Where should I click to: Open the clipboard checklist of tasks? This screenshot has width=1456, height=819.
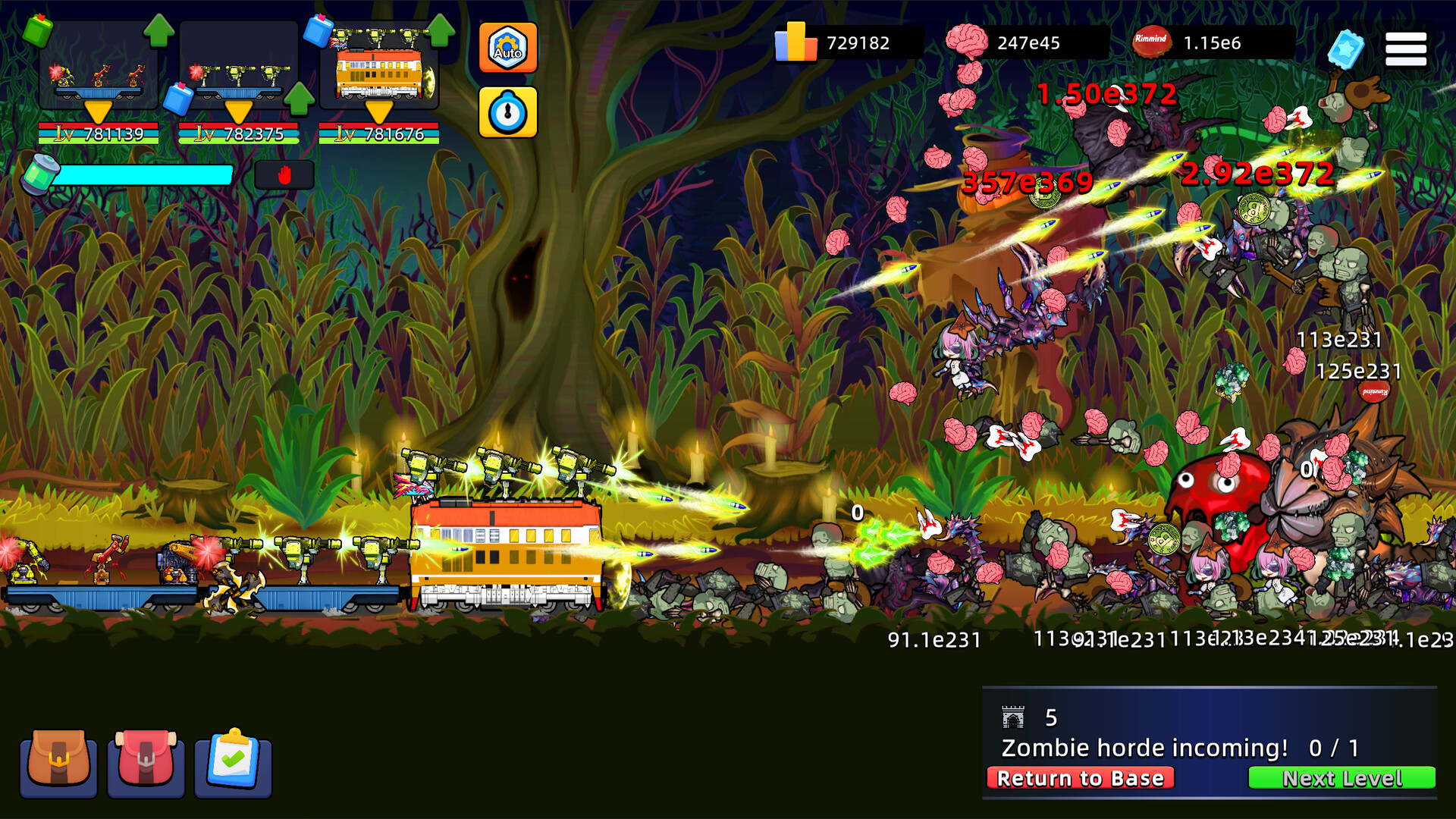click(x=233, y=764)
